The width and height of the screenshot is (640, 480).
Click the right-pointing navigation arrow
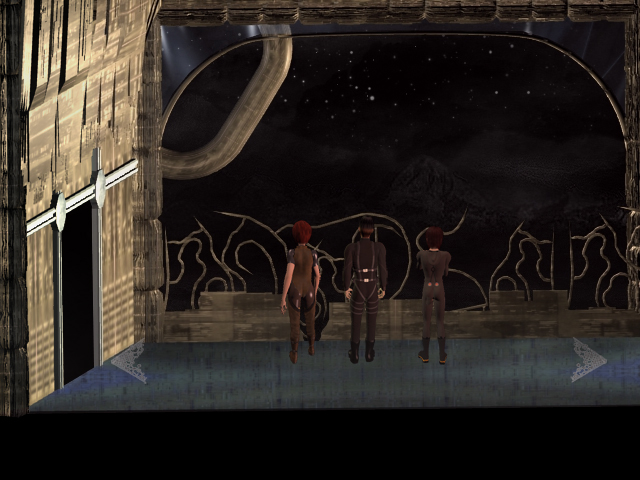pyautogui.click(x=588, y=360)
